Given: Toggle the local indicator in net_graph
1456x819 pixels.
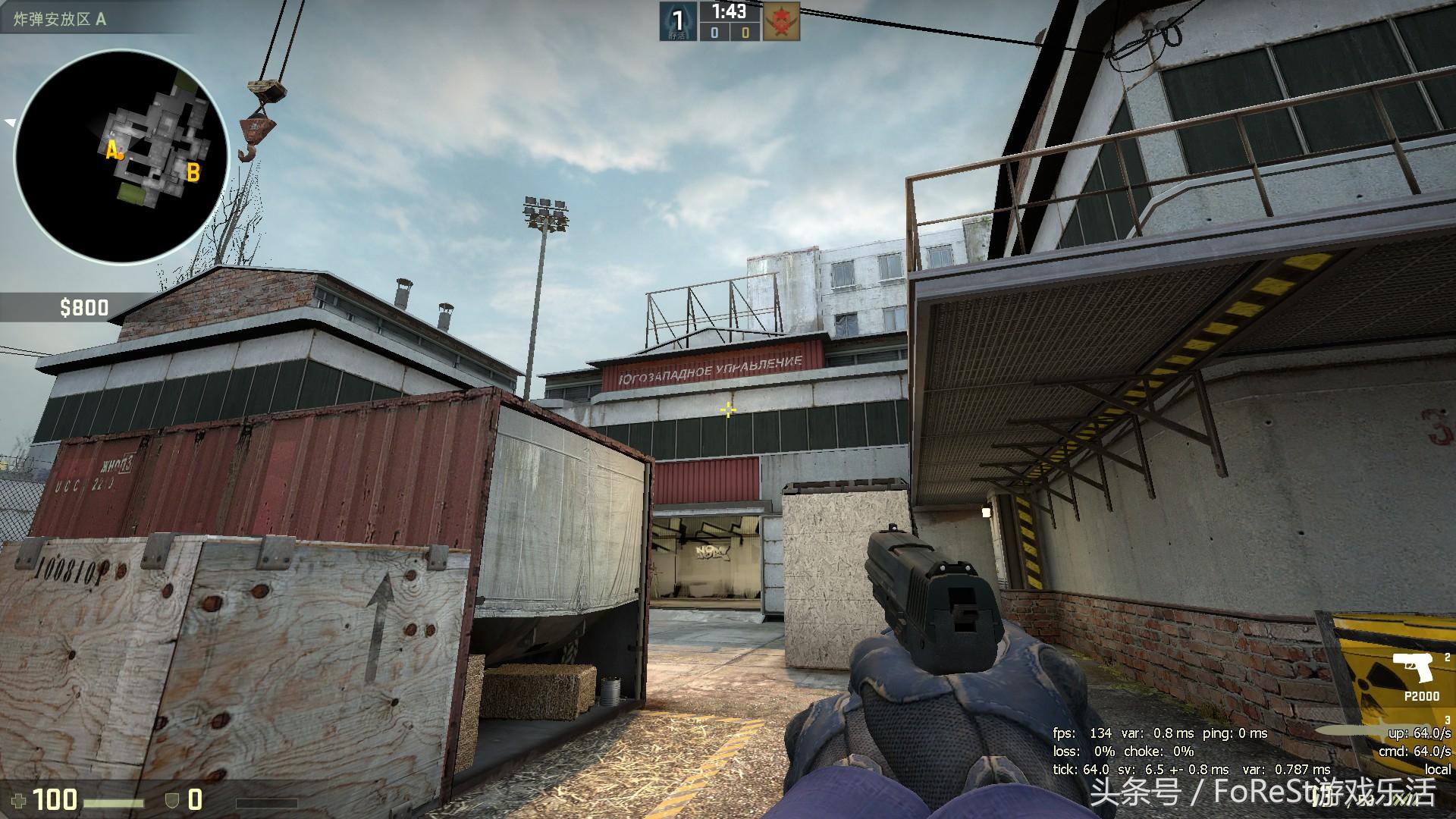Looking at the screenshot, I should point(1441,768).
